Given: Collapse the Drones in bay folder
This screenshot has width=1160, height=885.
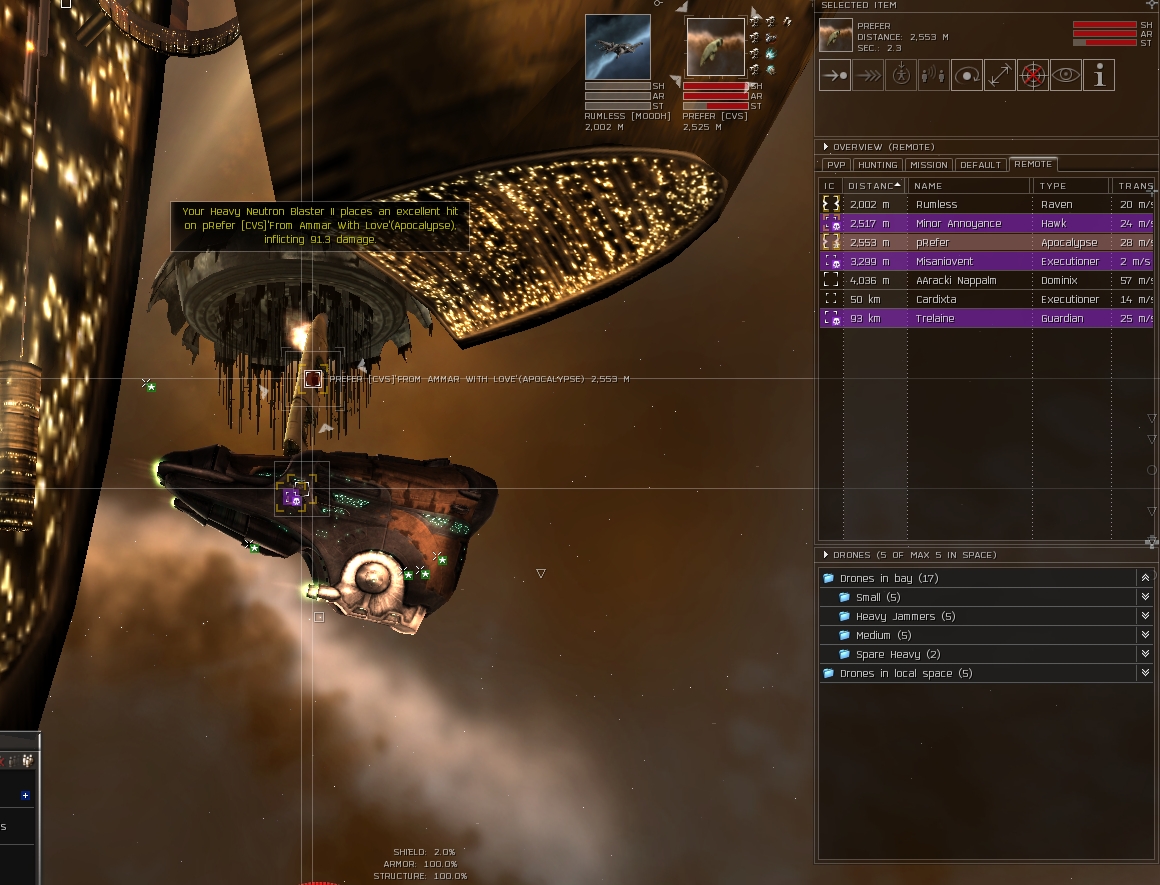Looking at the screenshot, I should [x=1145, y=579].
